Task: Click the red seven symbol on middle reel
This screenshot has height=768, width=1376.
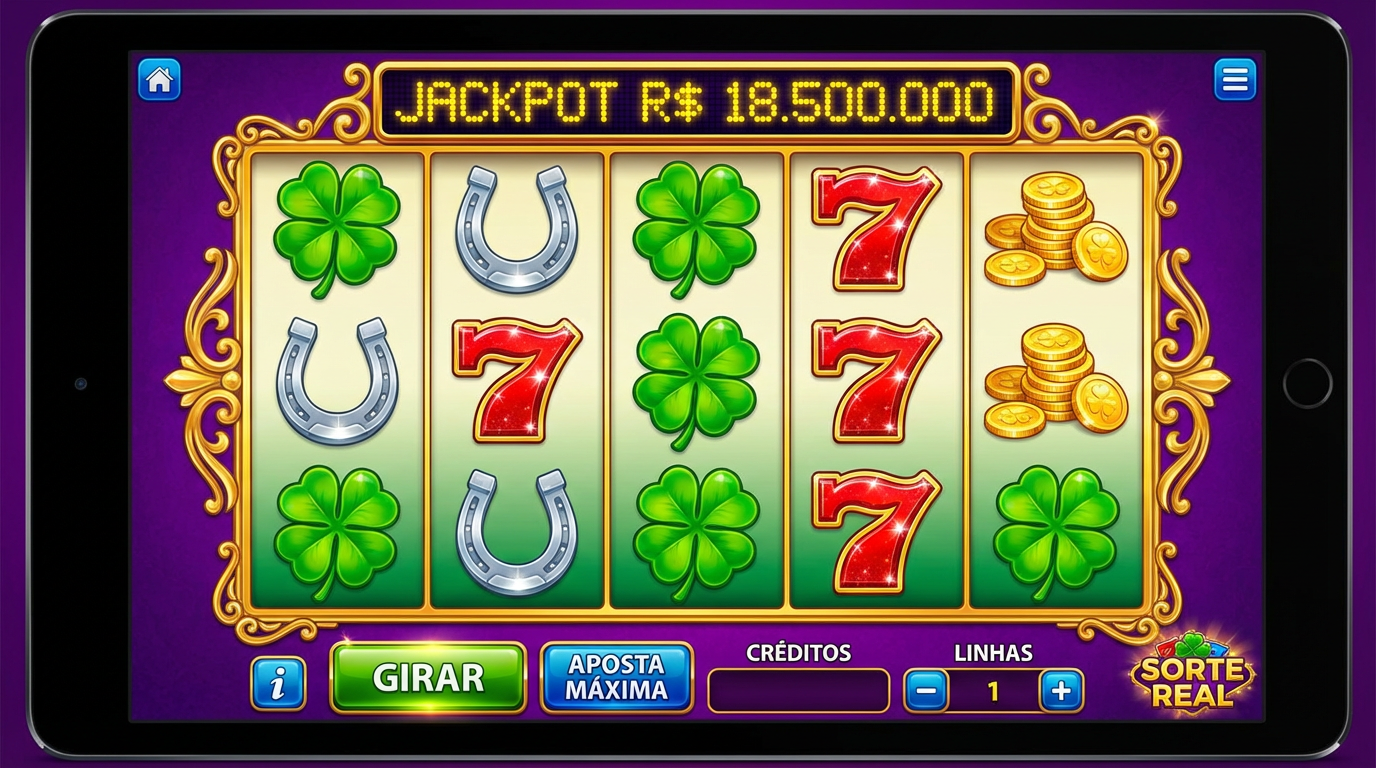Action: tap(518, 380)
